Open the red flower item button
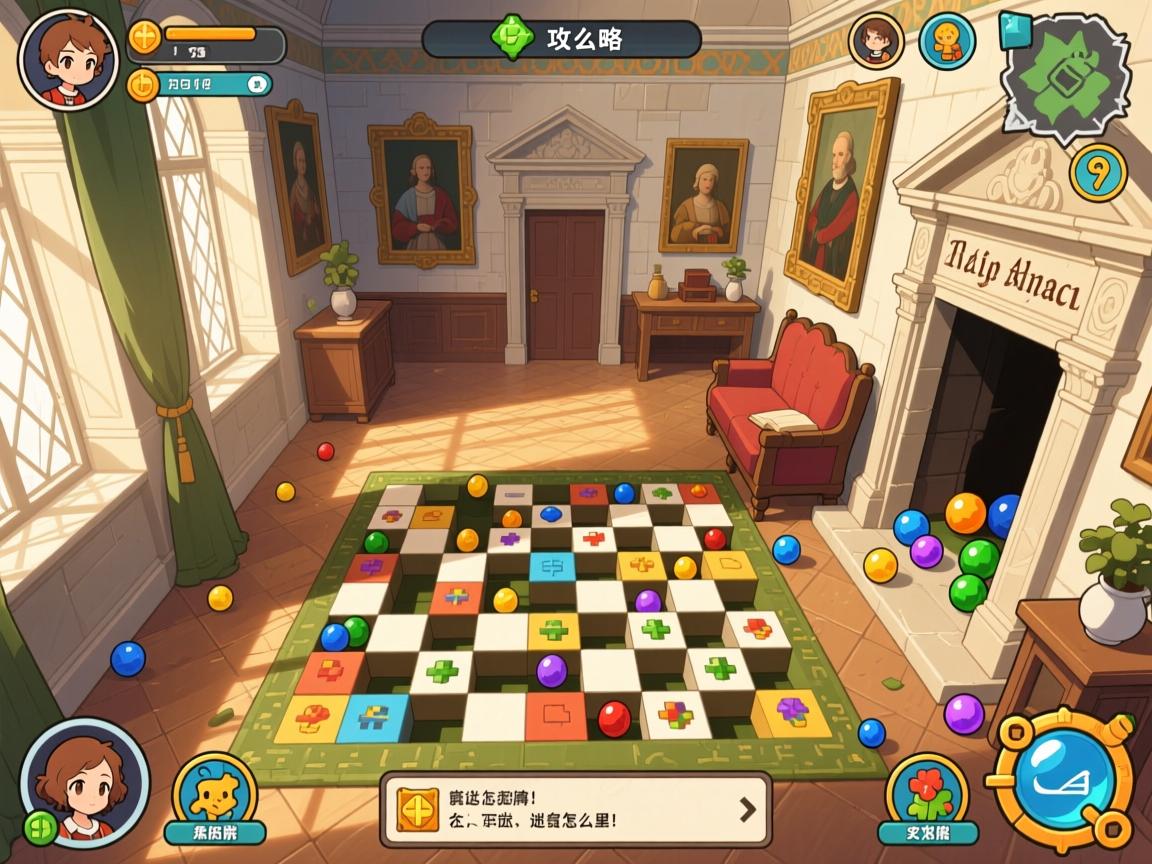 (927, 797)
